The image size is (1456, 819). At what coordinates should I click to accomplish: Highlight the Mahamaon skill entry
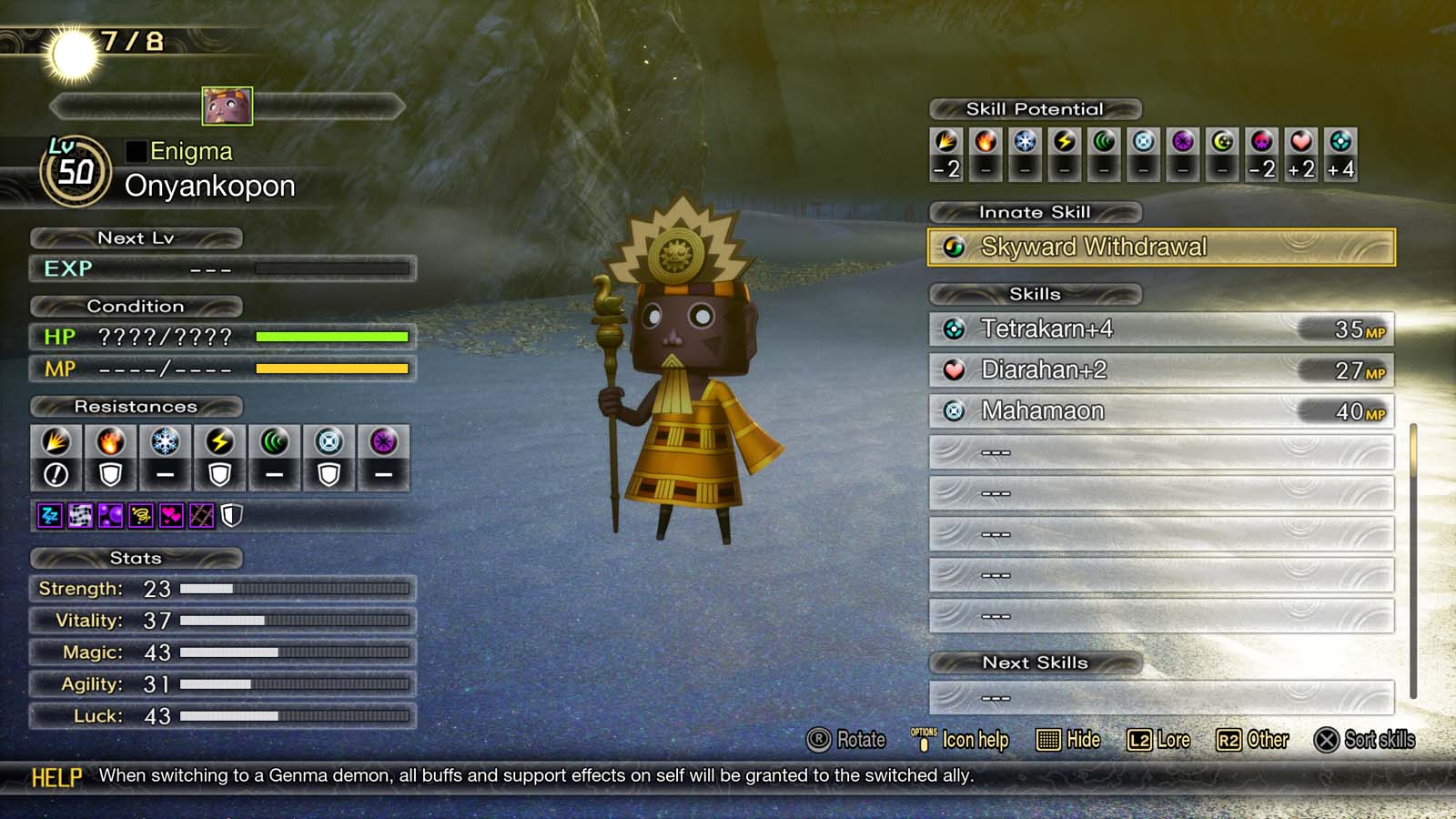point(1160,410)
